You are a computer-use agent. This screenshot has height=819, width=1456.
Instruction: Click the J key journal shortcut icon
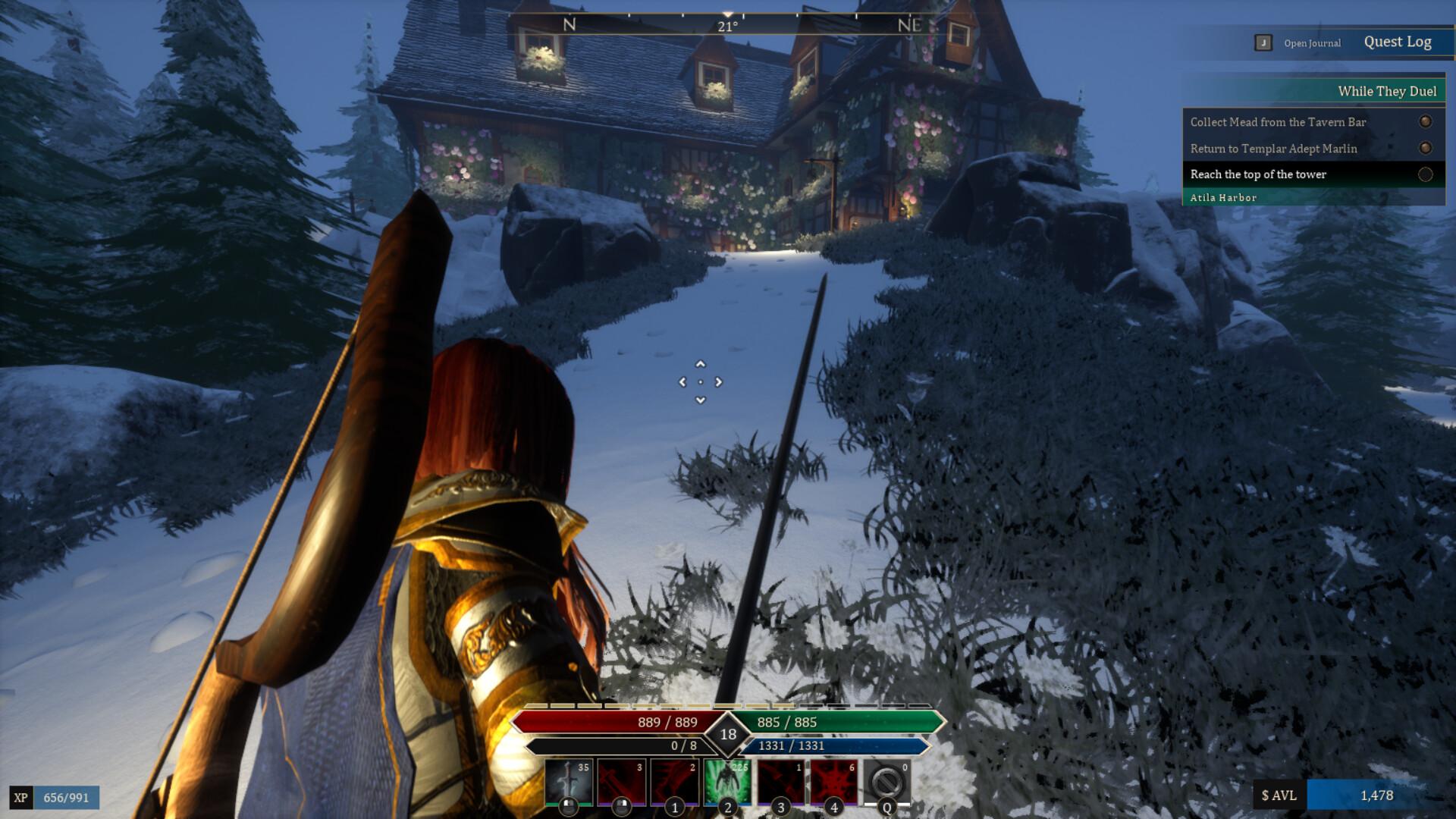tap(1262, 43)
